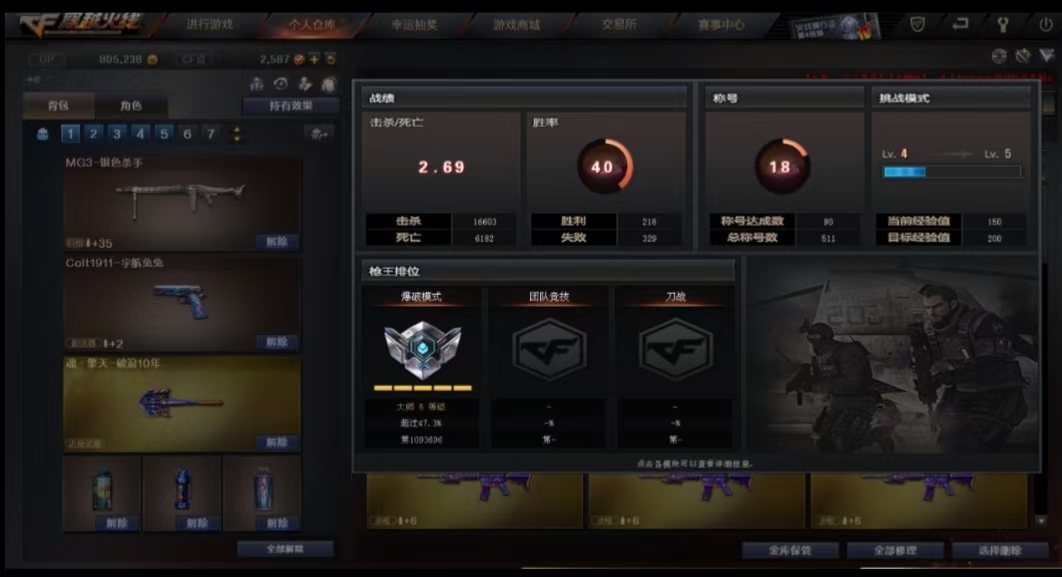Screen dimensions: 1062x577
Task: Switch to the 角色 character tab
Action: [x=131, y=105]
